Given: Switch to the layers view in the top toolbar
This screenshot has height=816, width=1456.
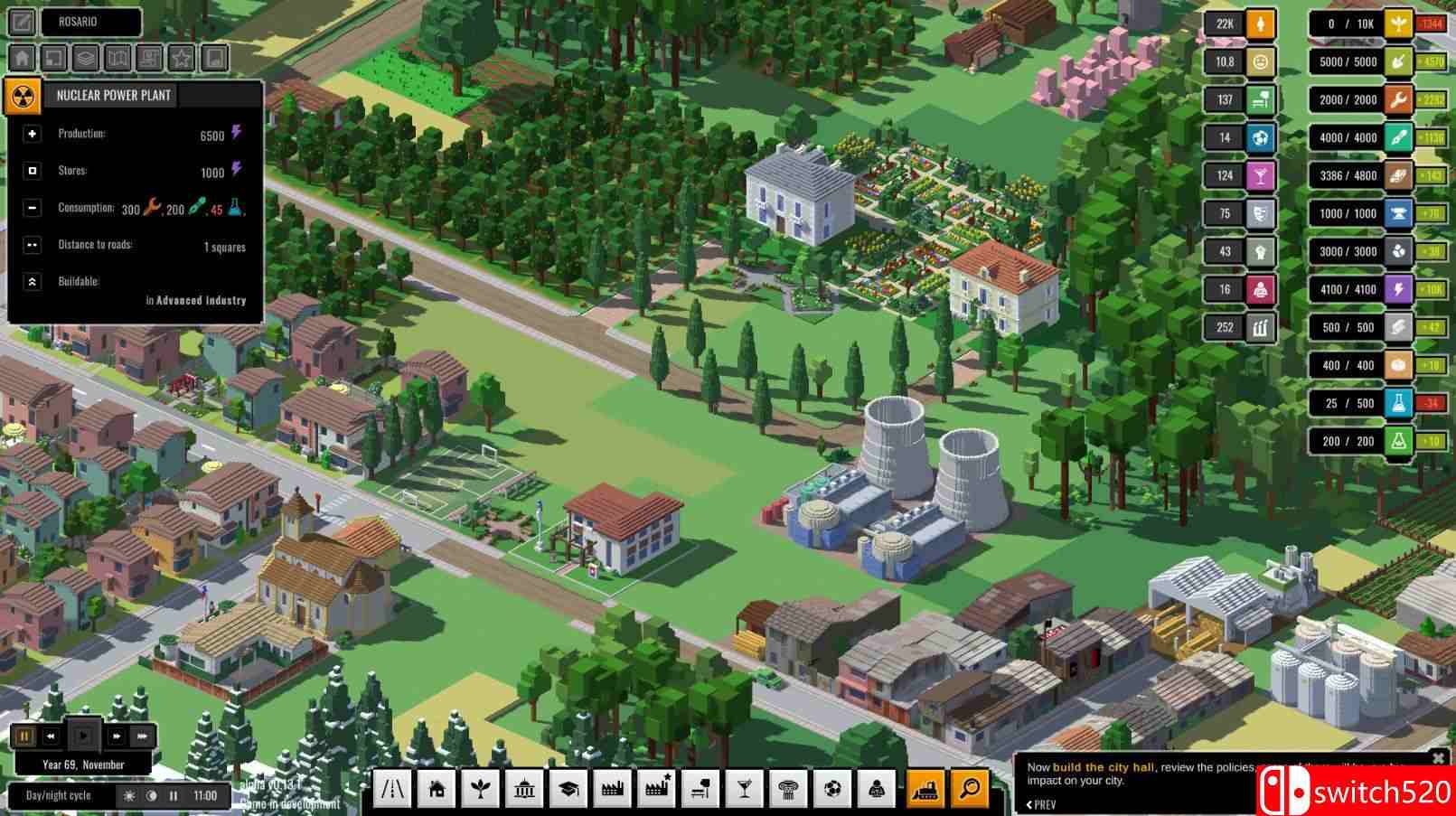Looking at the screenshot, I should tap(85, 58).
